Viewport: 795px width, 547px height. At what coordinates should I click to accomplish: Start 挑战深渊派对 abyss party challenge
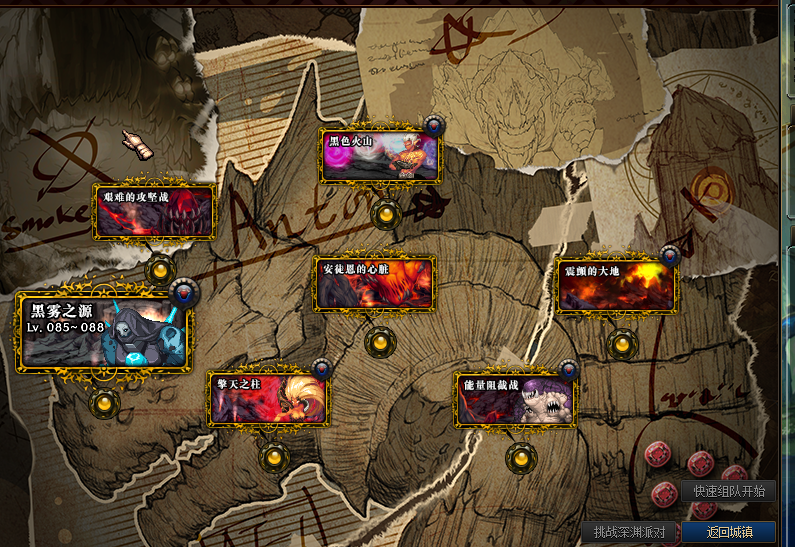630,532
